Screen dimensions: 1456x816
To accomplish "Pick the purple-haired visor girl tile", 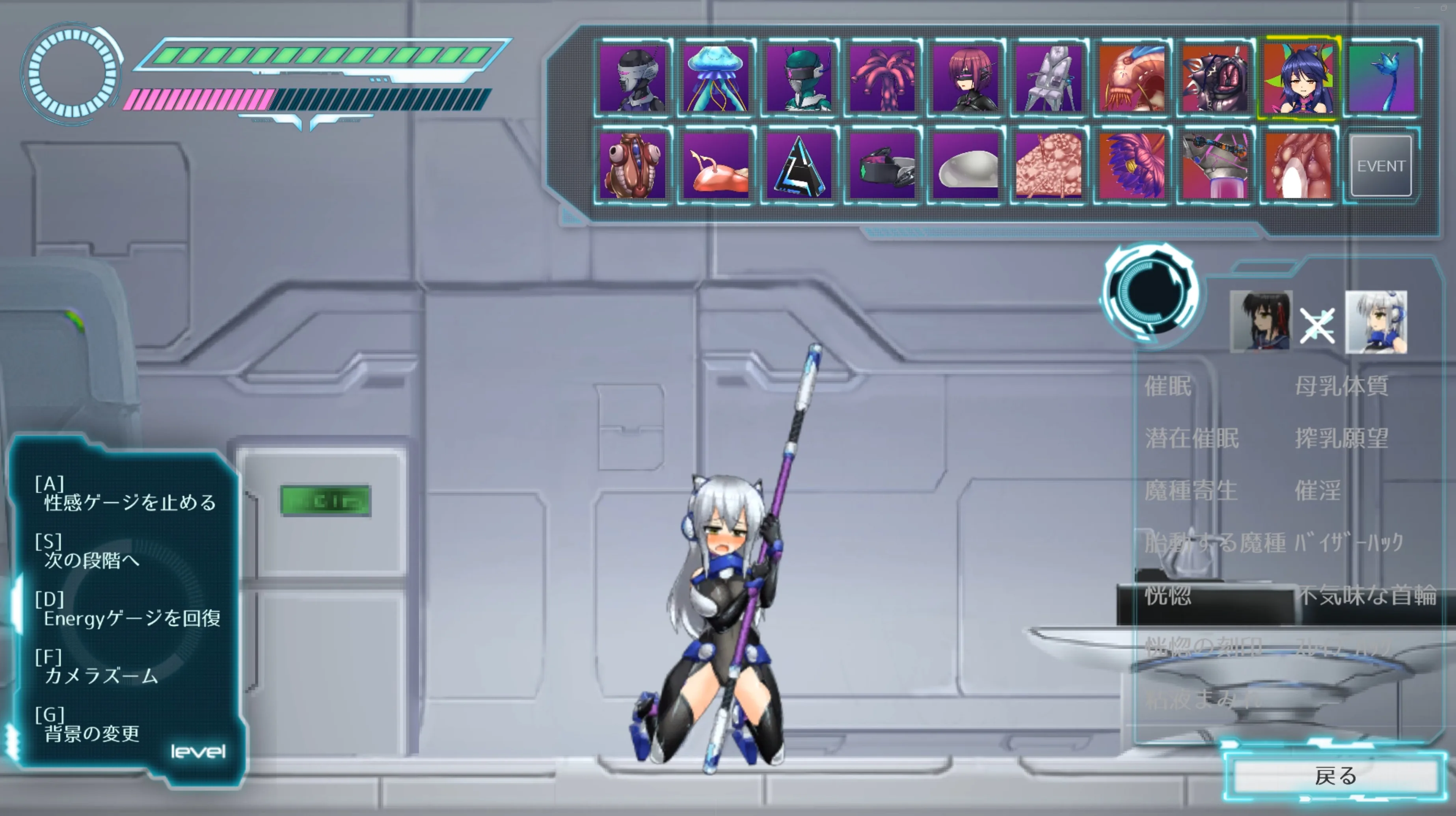I will (x=966, y=79).
